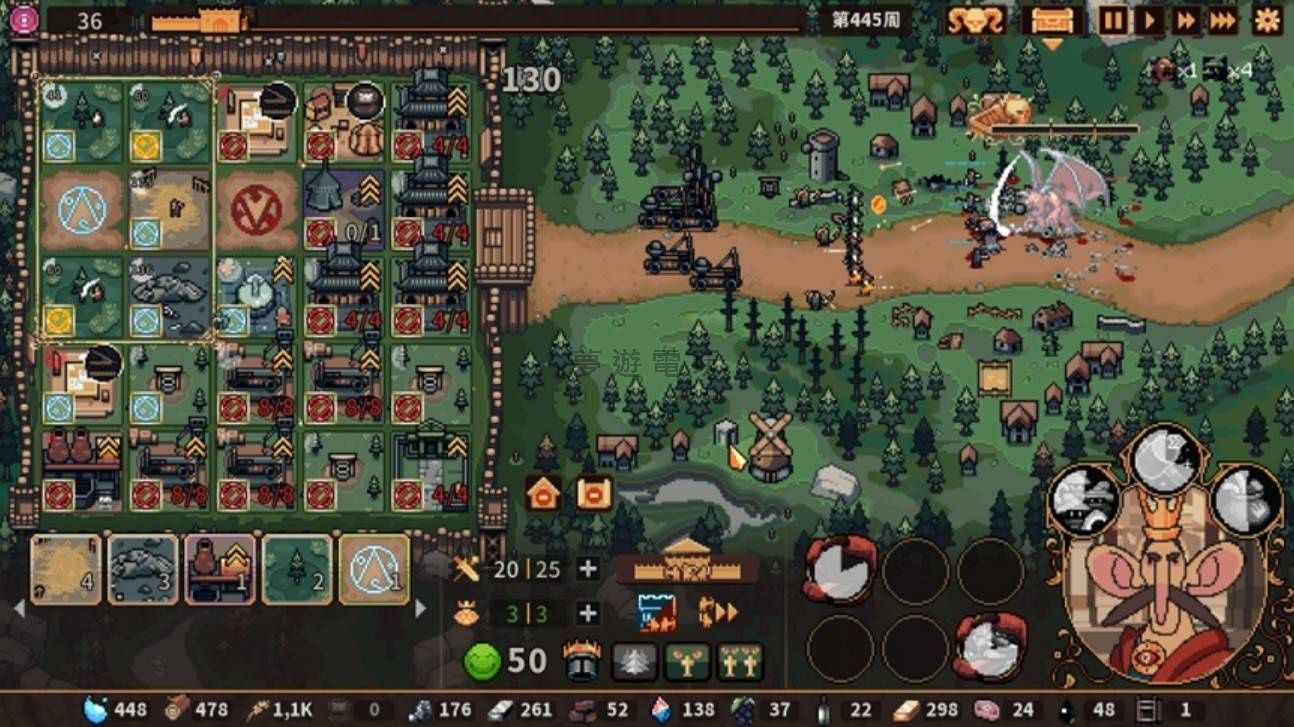This screenshot has height=727, width=1294.
Task: Pause the game with the pause button
Action: (x=1112, y=20)
